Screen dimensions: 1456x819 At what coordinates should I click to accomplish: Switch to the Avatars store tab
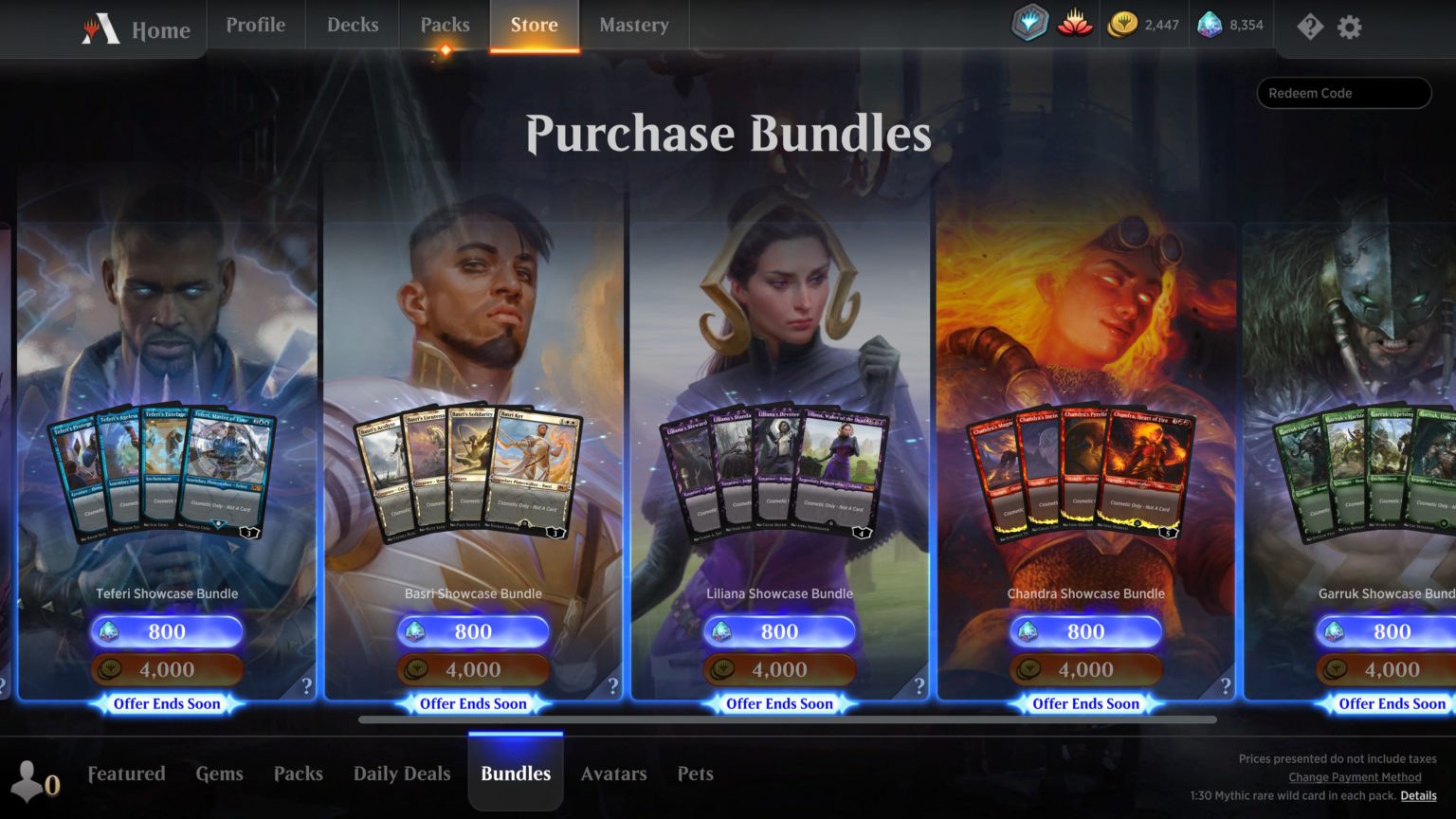[613, 774]
